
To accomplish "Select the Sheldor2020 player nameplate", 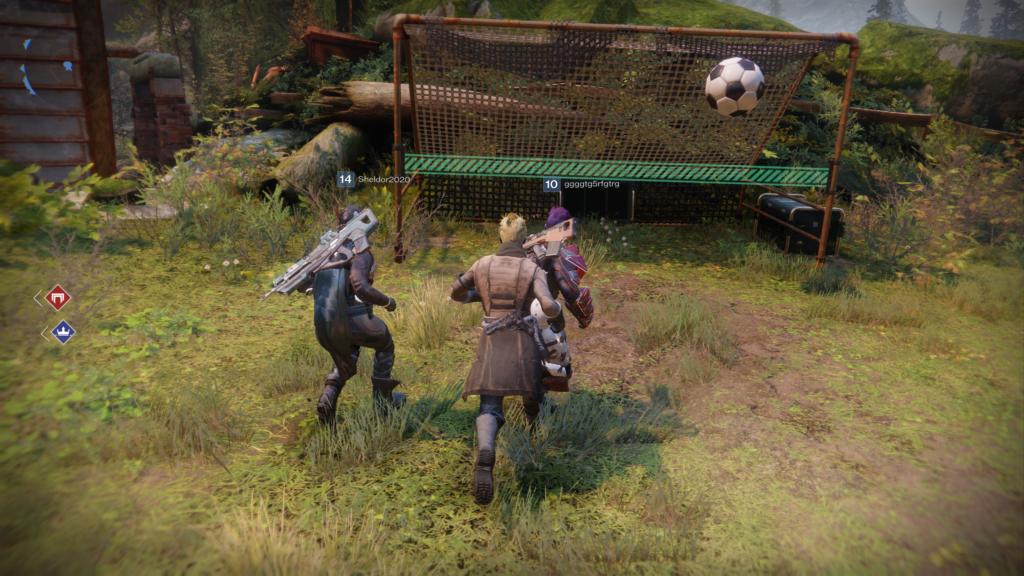I will point(375,180).
